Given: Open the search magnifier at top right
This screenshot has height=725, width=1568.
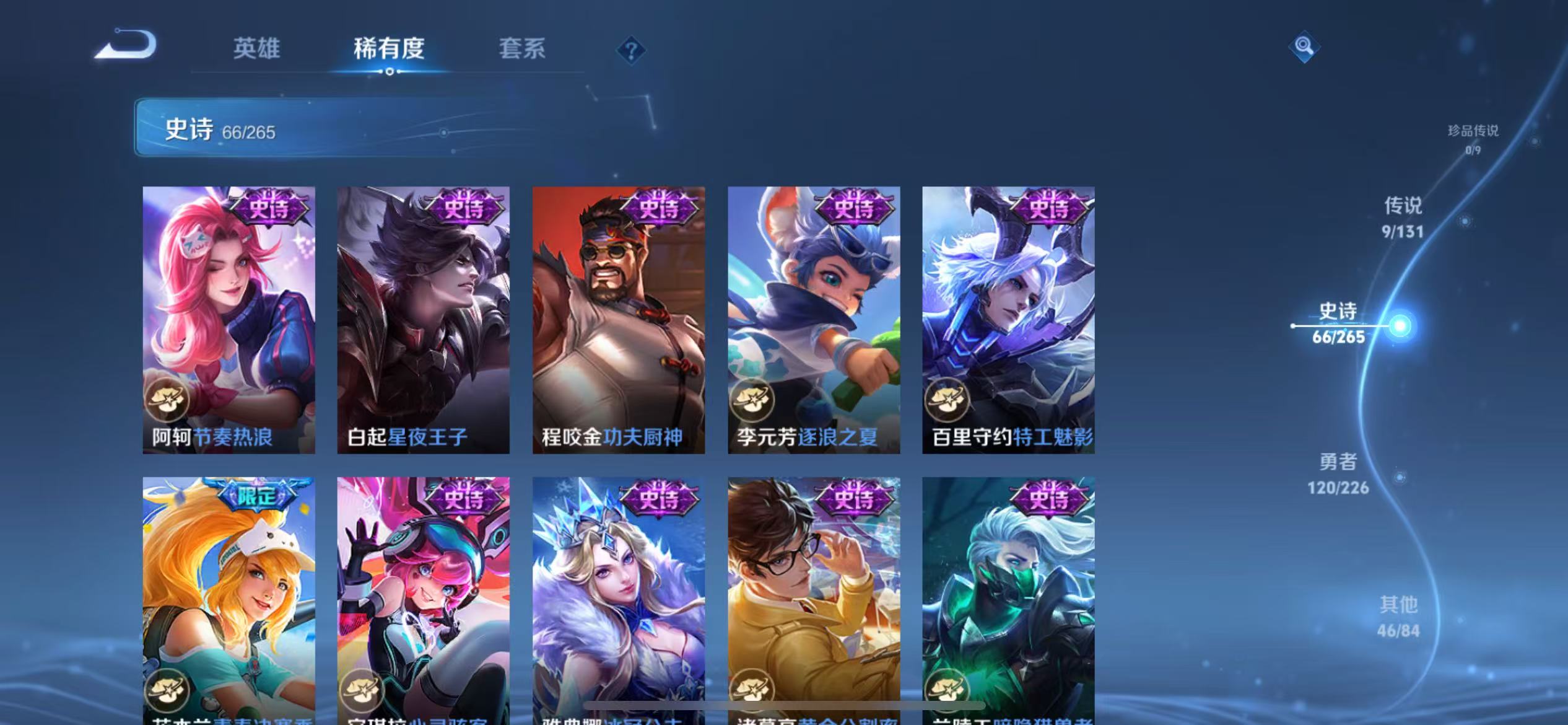Looking at the screenshot, I should [x=1303, y=46].
